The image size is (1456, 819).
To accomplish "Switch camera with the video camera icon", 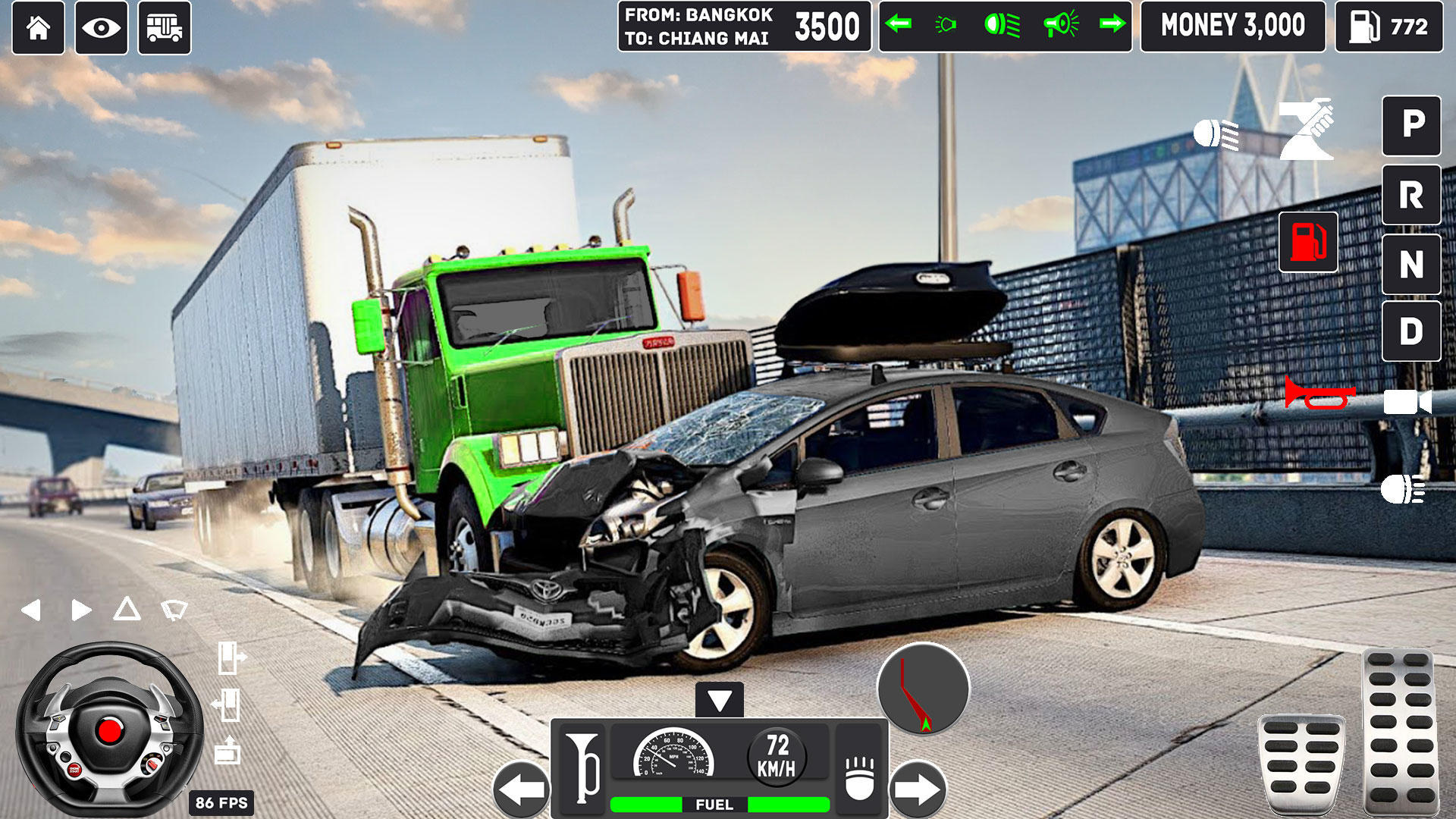I will tap(1407, 402).
